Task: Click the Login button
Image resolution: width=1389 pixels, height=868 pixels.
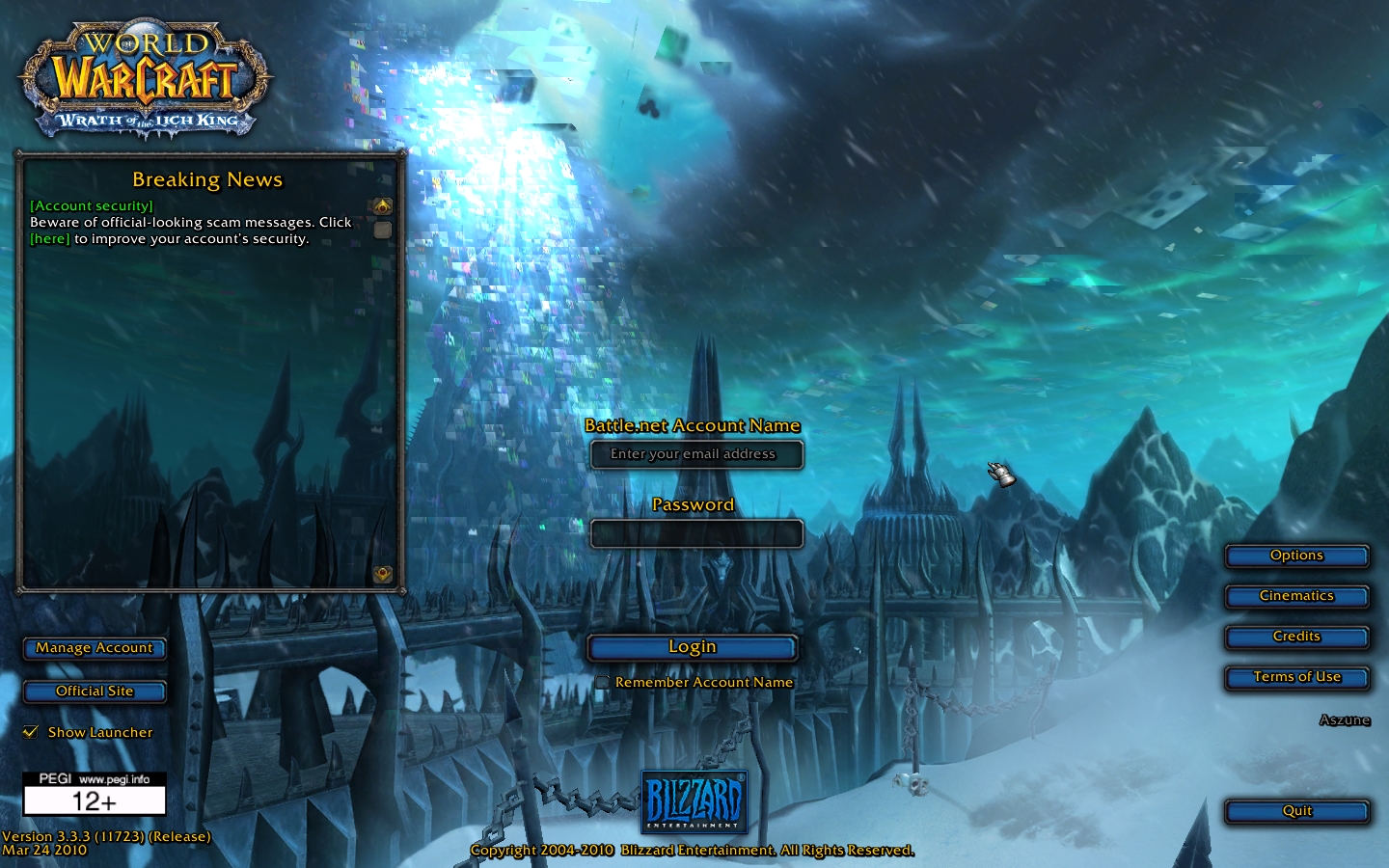Action: [x=693, y=647]
